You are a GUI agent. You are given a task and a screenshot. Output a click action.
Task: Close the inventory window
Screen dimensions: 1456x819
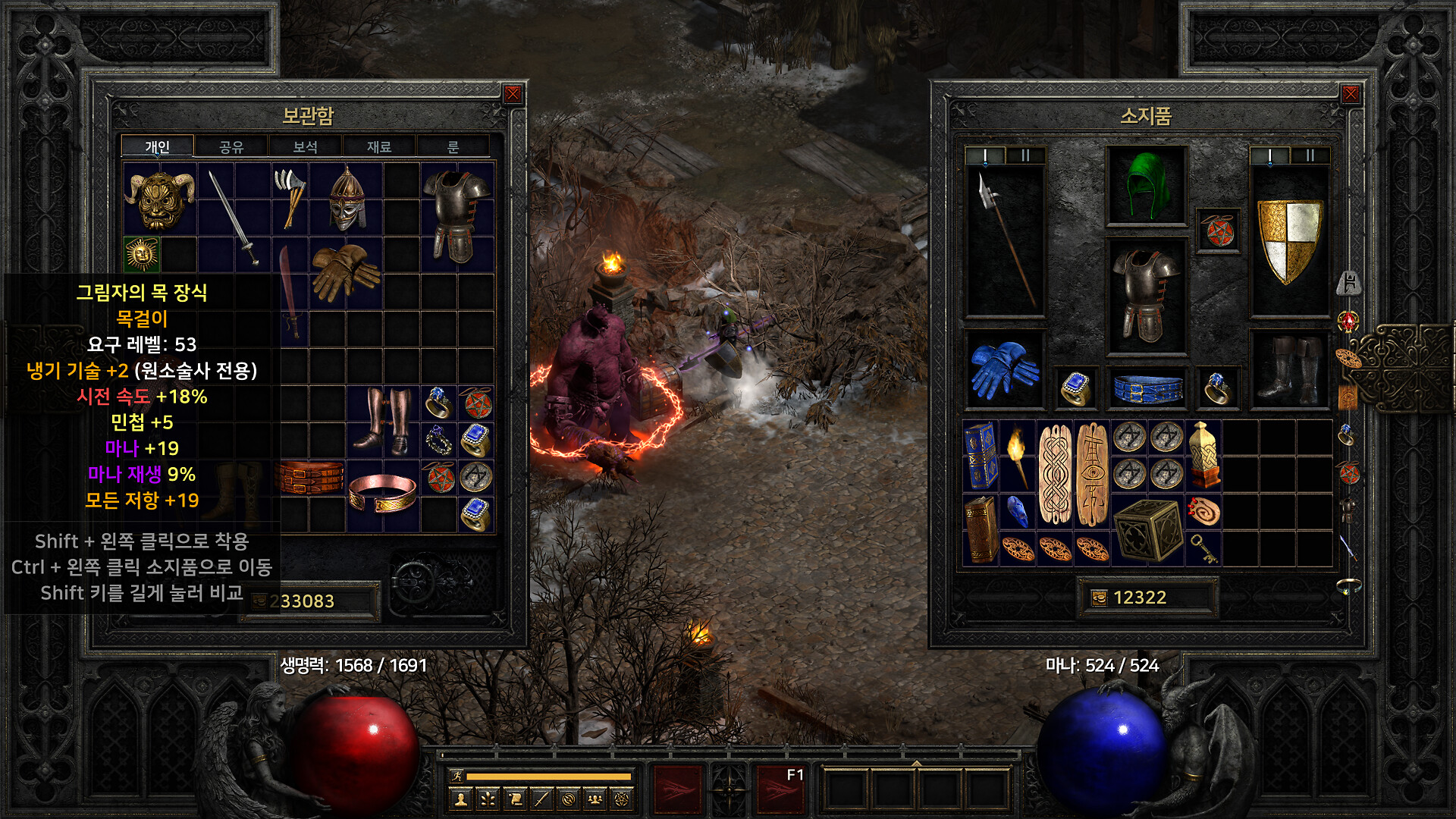(x=1351, y=94)
